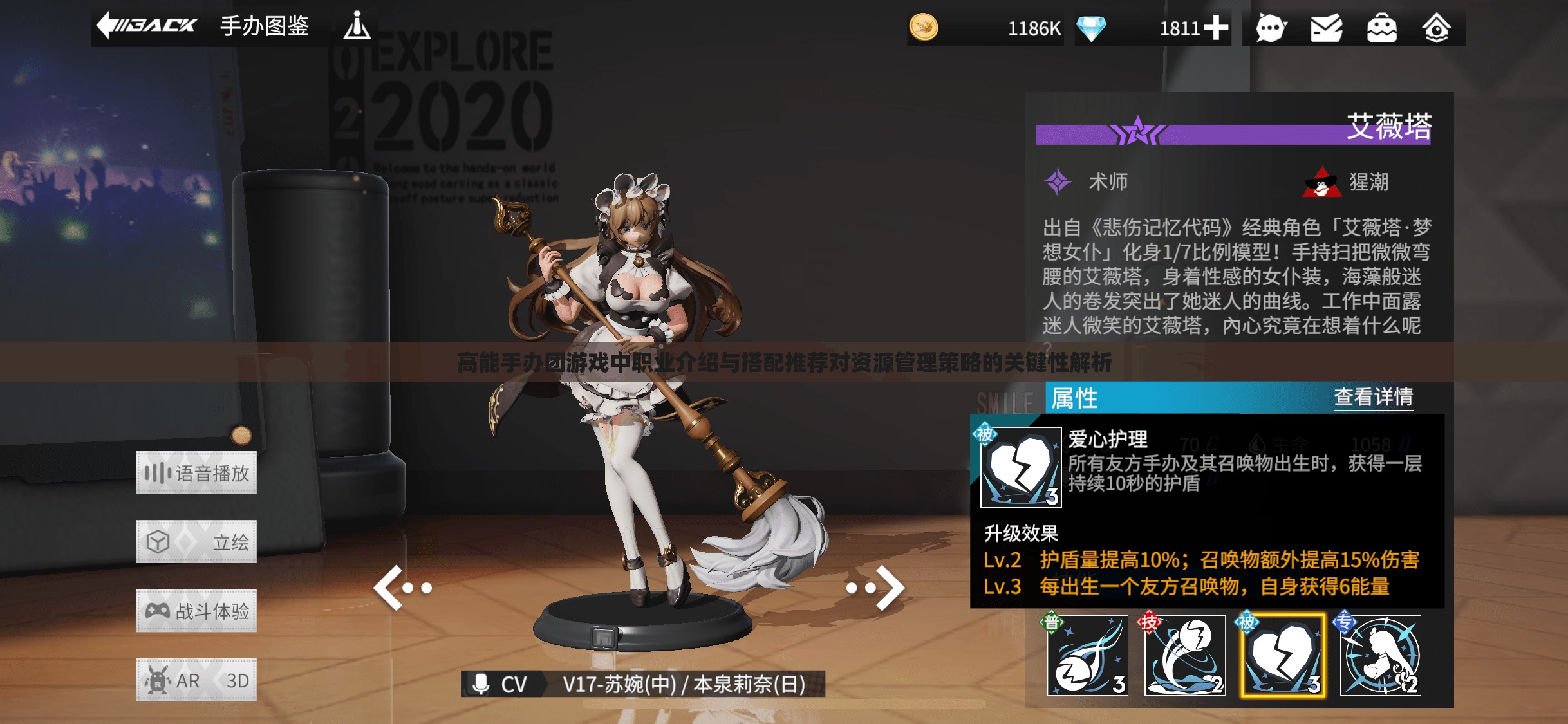Select the red 技 active skill icon
This screenshot has width=1568, height=724.
click(x=1184, y=656)
